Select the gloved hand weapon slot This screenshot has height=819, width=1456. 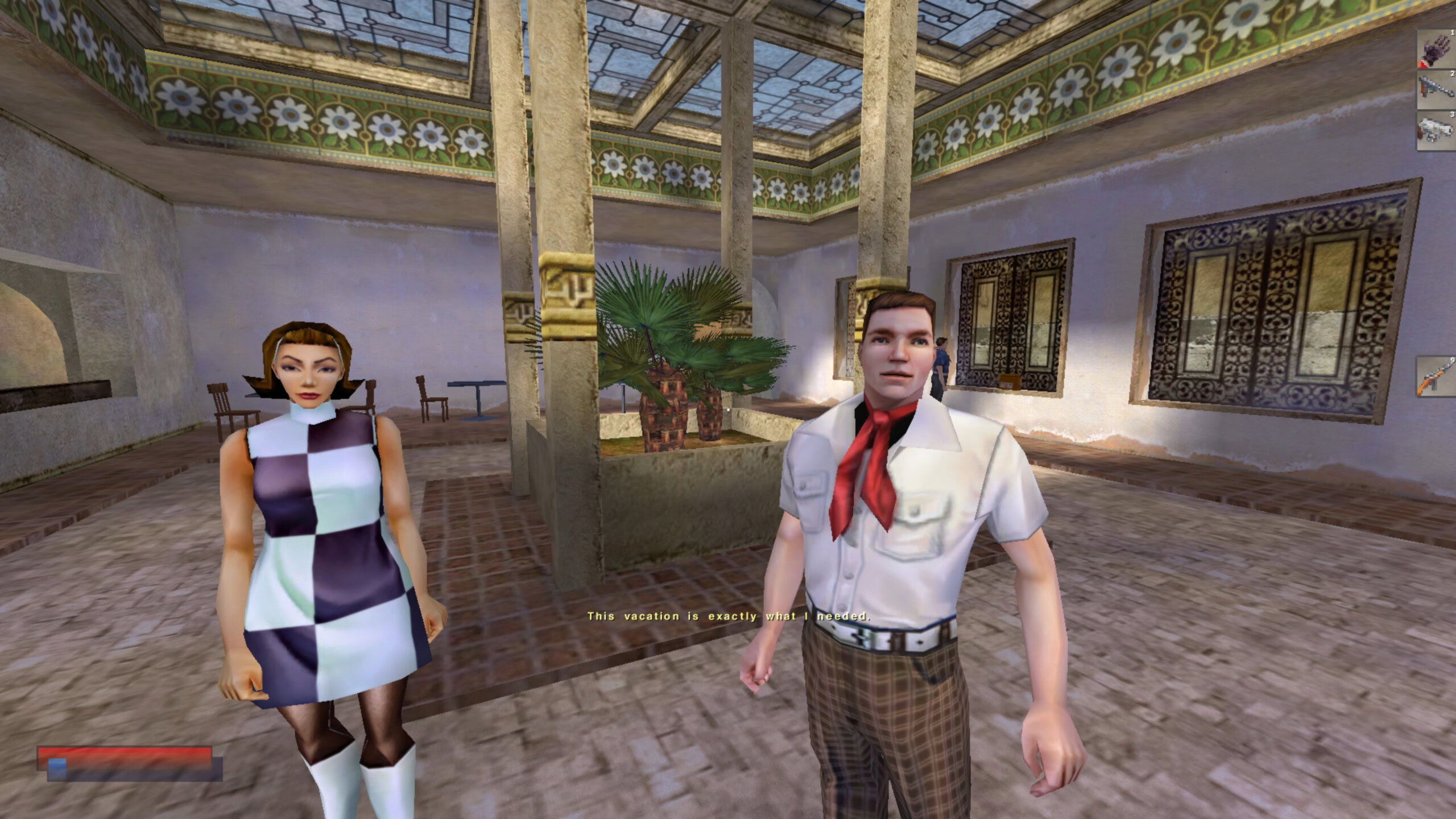tap(1437, 50)
